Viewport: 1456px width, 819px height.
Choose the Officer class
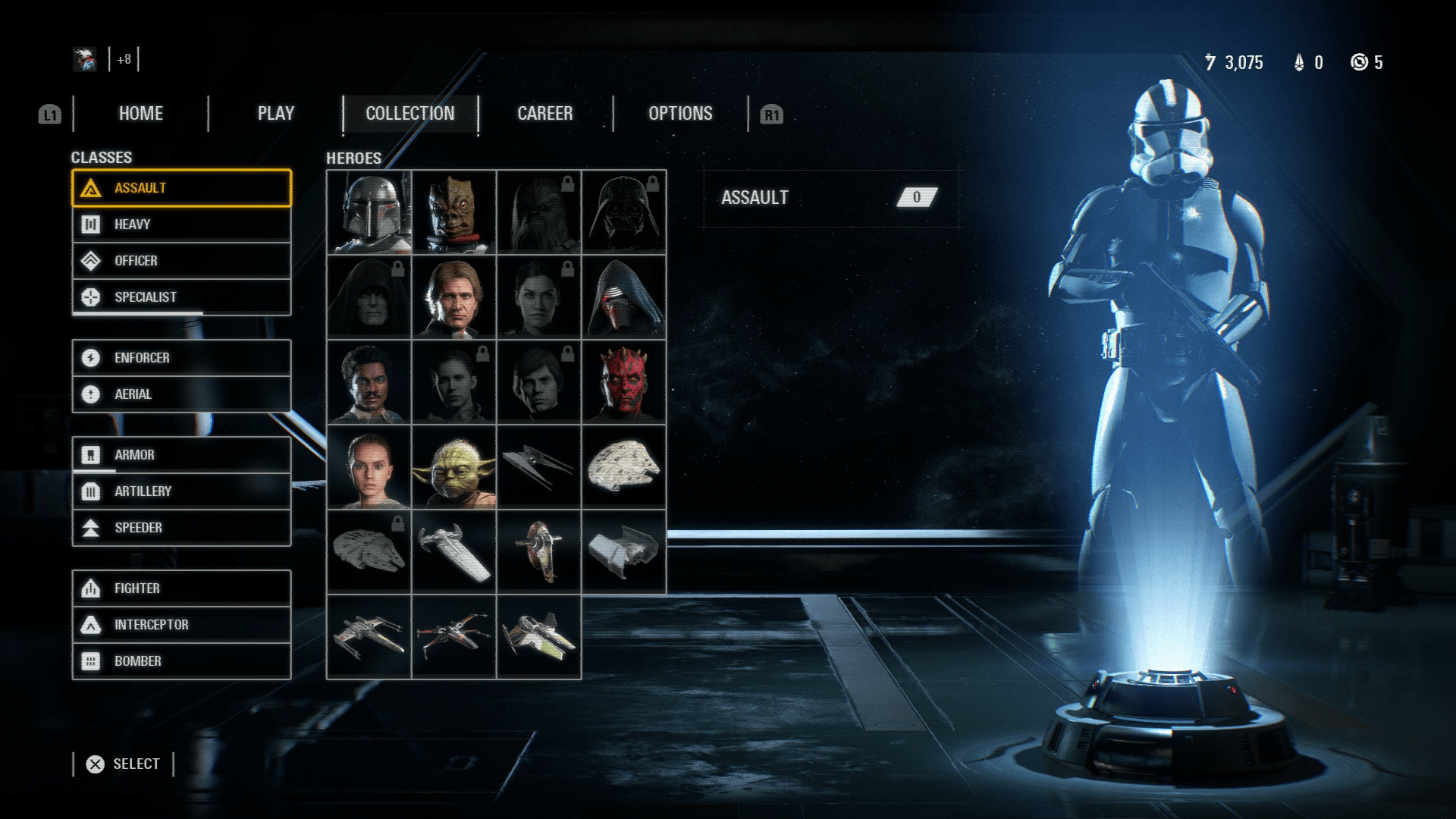click(x=181, y=261)
